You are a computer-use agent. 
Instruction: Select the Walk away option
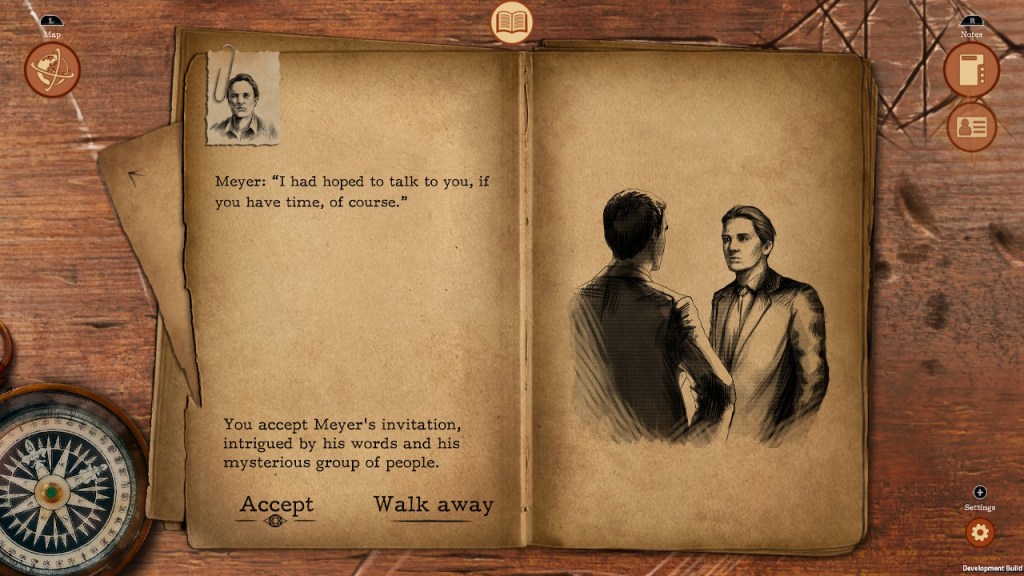(433, 505)
